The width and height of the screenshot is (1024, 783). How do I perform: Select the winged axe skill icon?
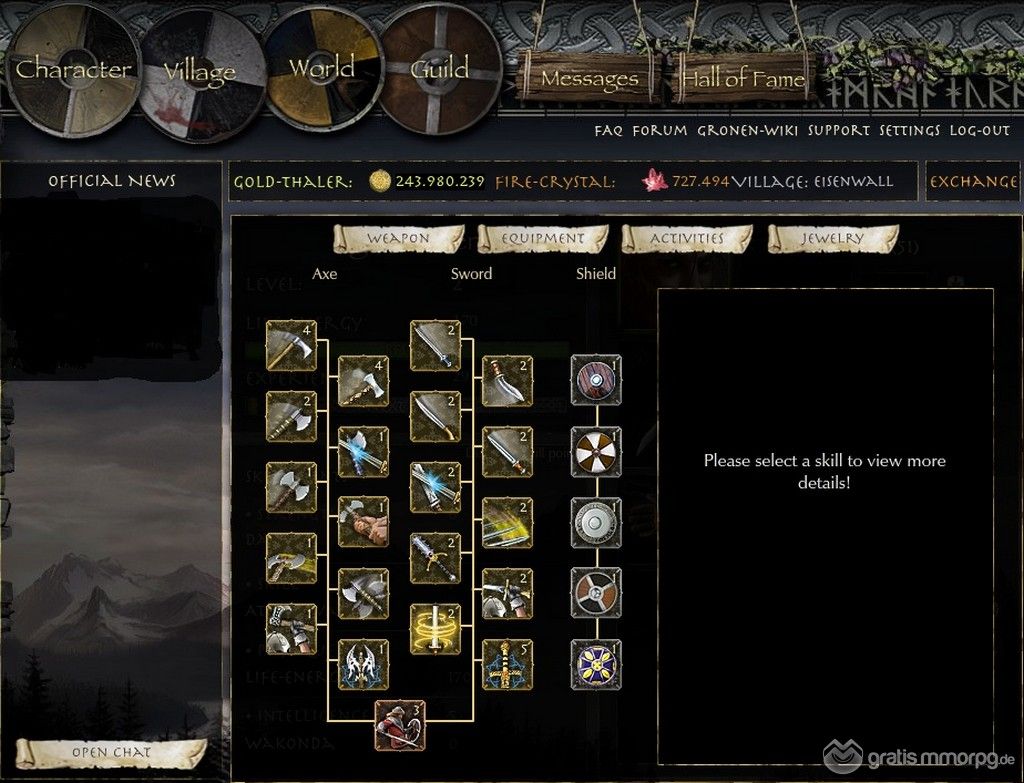tap(362, 665)
